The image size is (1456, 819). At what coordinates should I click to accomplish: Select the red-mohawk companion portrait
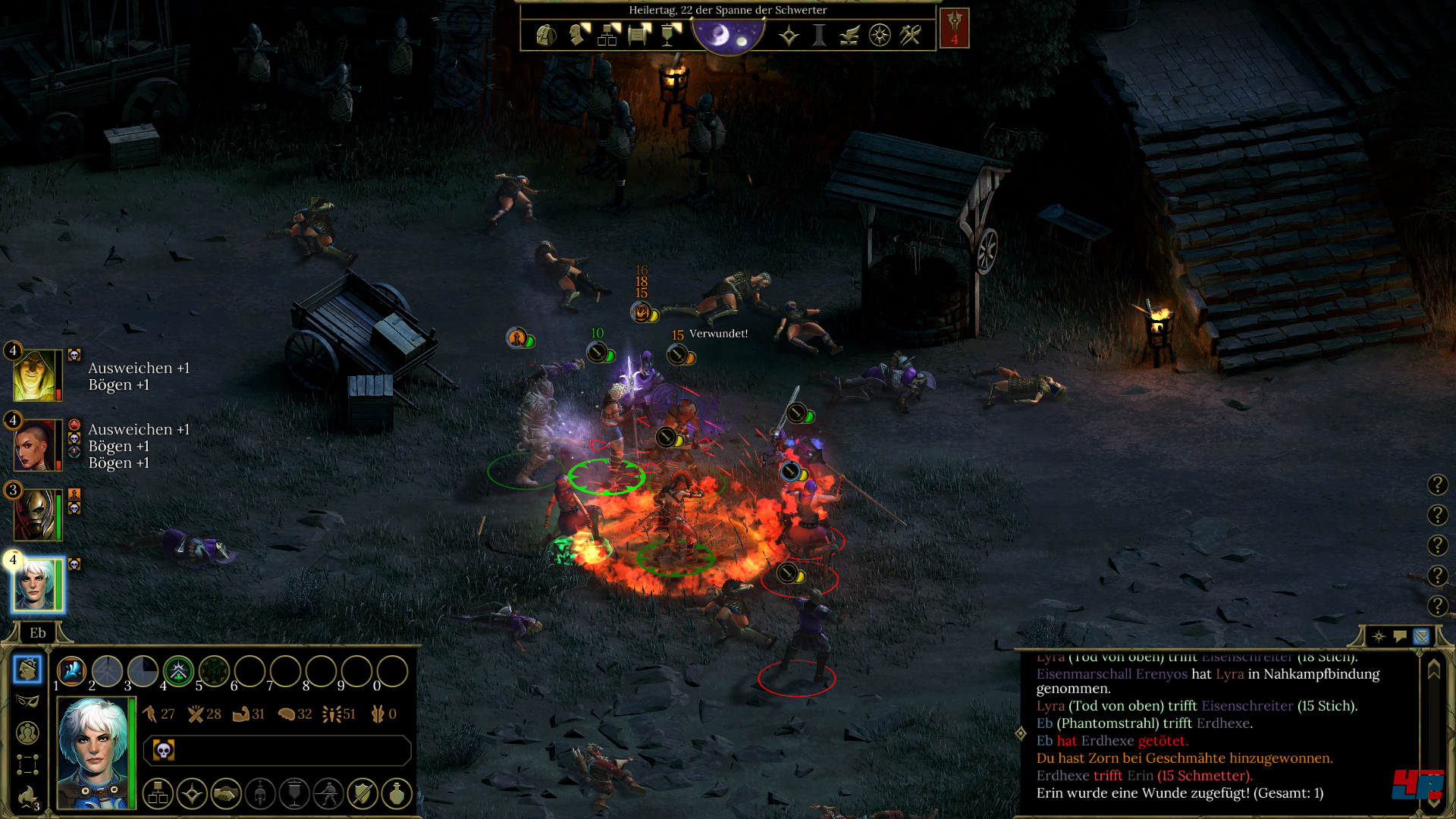click(33, 445)
